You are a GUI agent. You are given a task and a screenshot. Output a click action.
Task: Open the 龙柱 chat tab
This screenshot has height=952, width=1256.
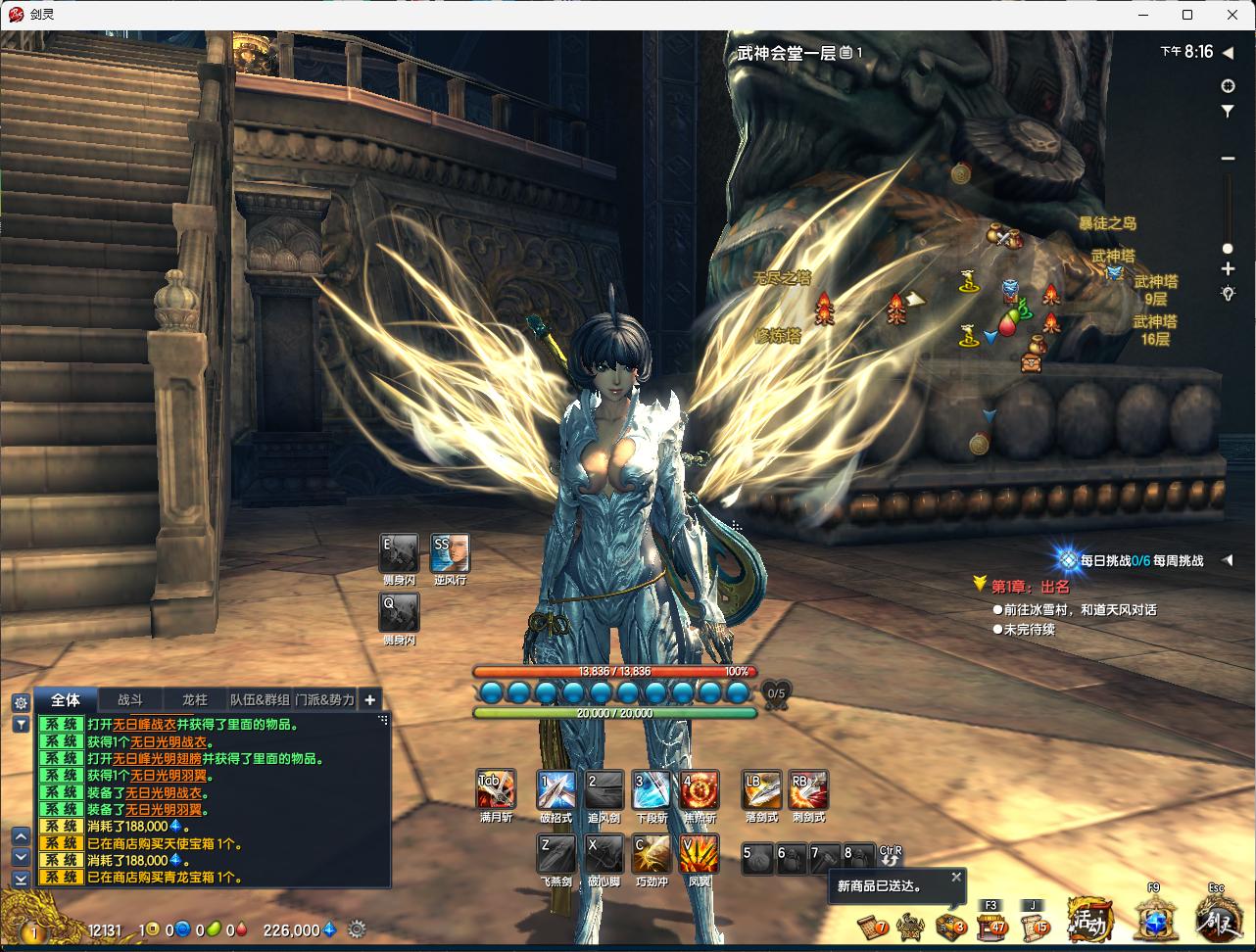tap(195, 699)
